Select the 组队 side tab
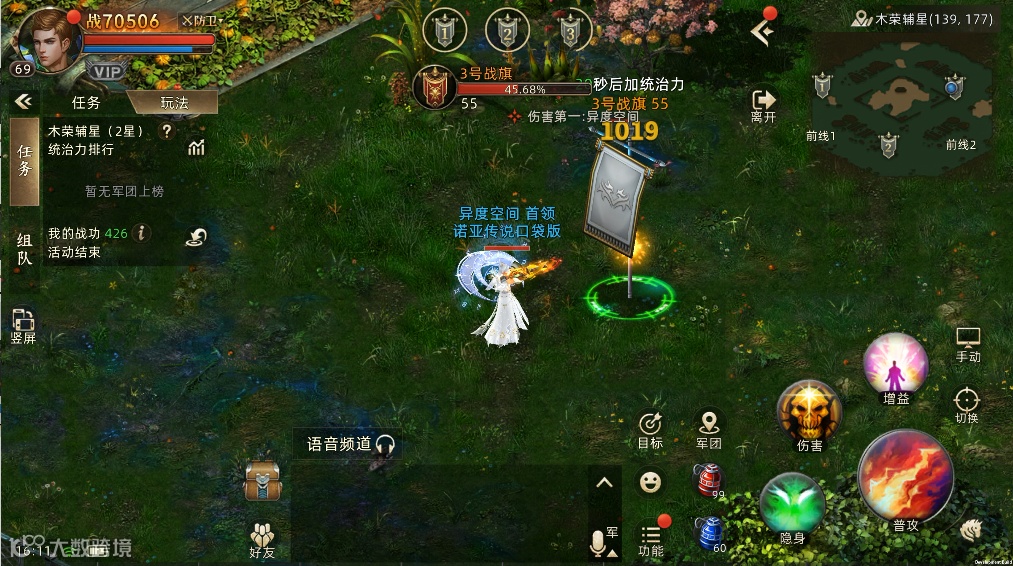1013x566 pixels. point(24,247)
